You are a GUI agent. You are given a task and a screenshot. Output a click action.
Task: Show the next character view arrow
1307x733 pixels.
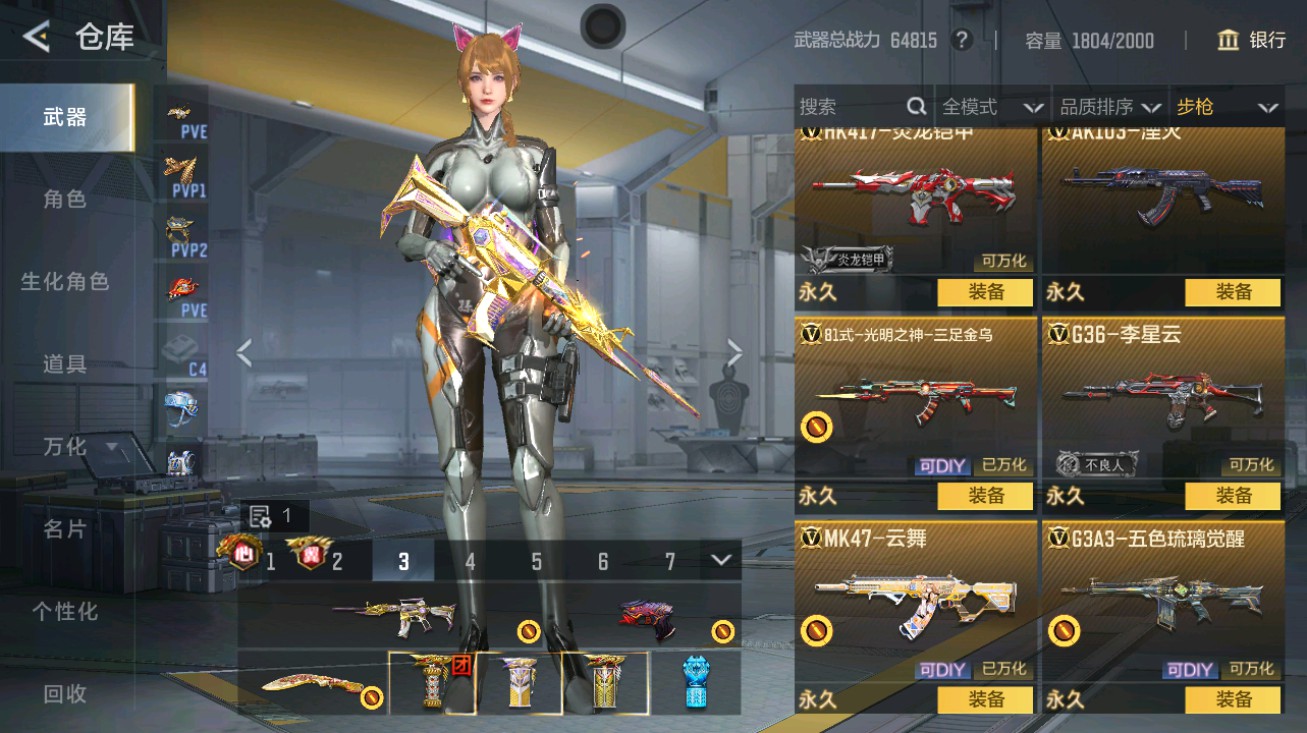(x=735, y=352)
